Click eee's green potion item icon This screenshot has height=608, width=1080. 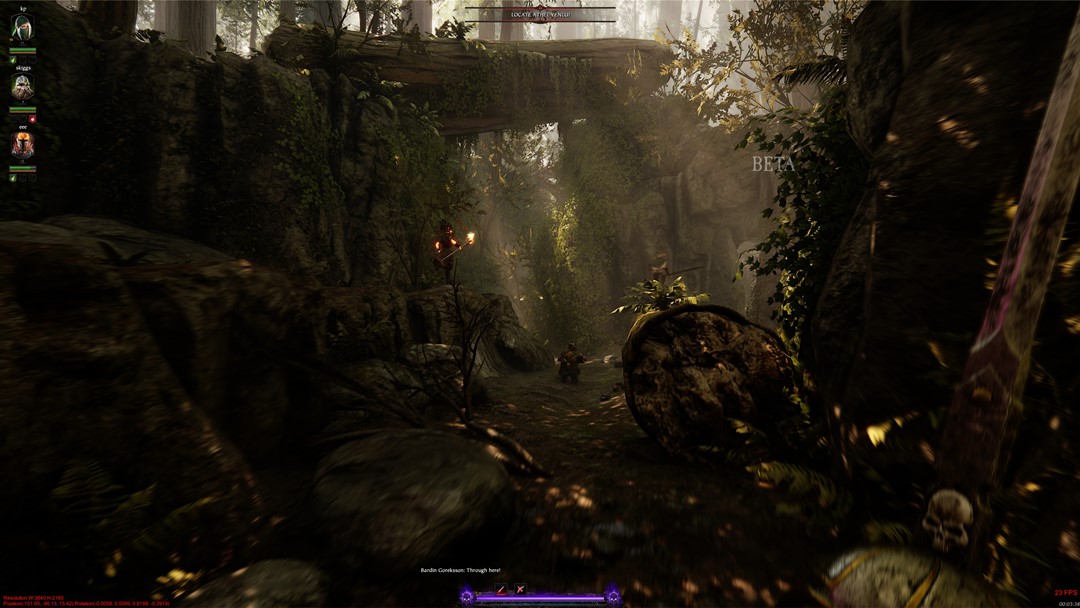12,178
